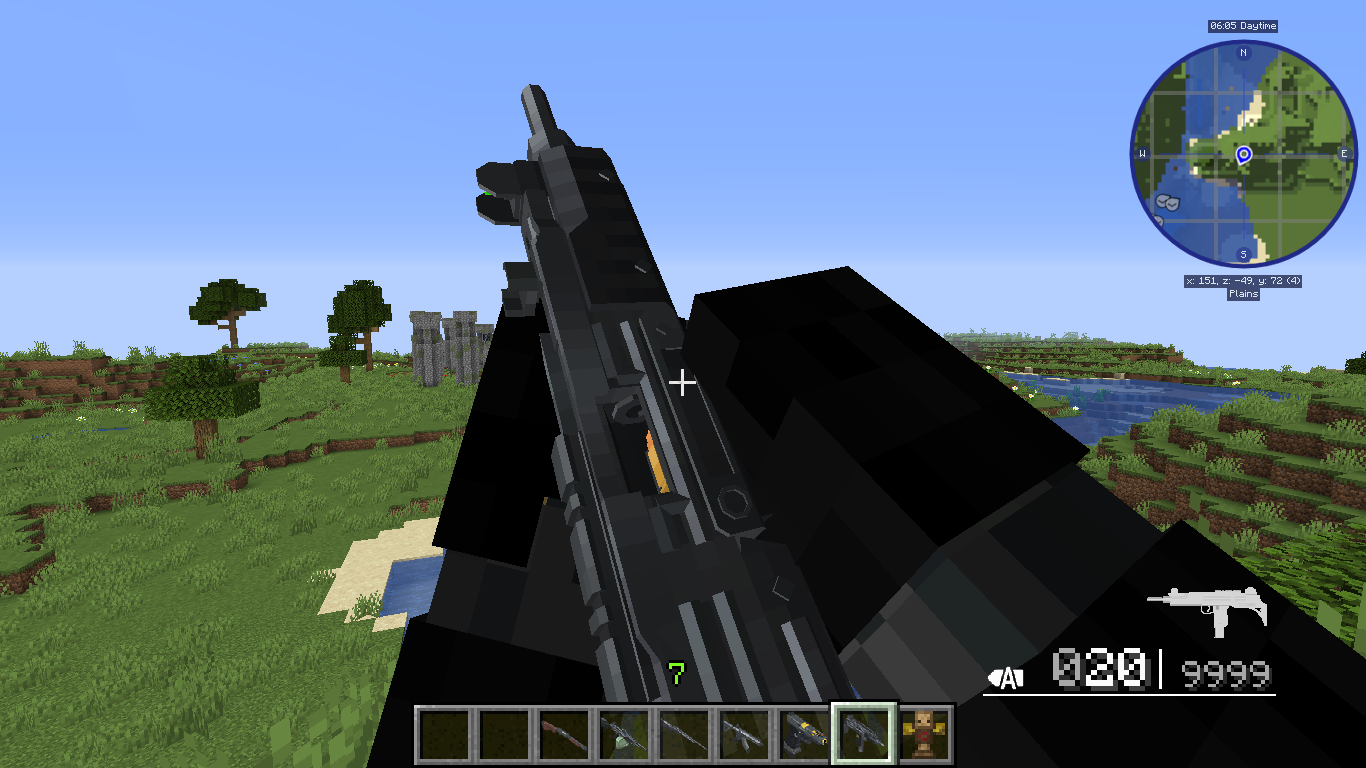Click the Totem of Undying in the hotbar
The image size is (1366, 768).
point(925,734)
